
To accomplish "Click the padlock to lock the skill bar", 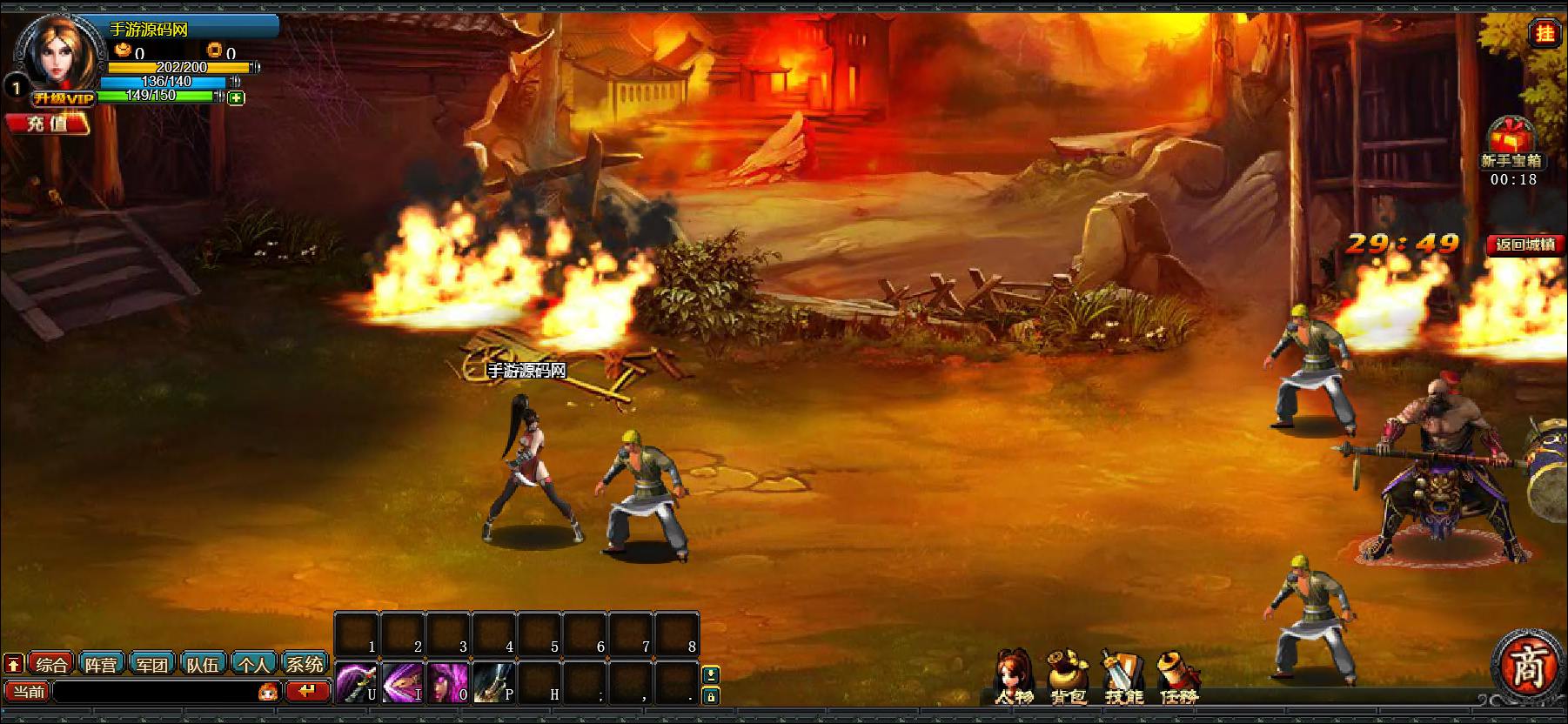I will (x=711, y=696).
